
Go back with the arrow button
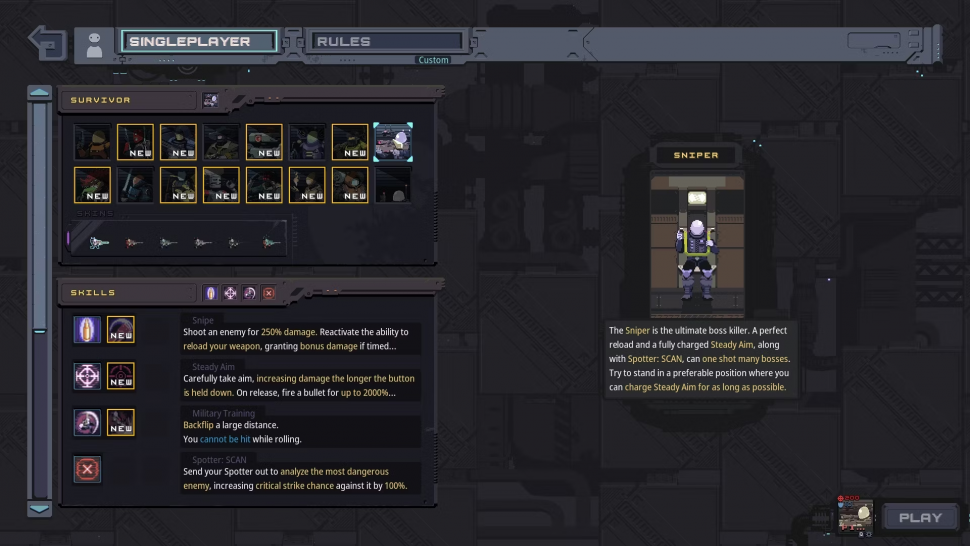(x=47, y=43)
